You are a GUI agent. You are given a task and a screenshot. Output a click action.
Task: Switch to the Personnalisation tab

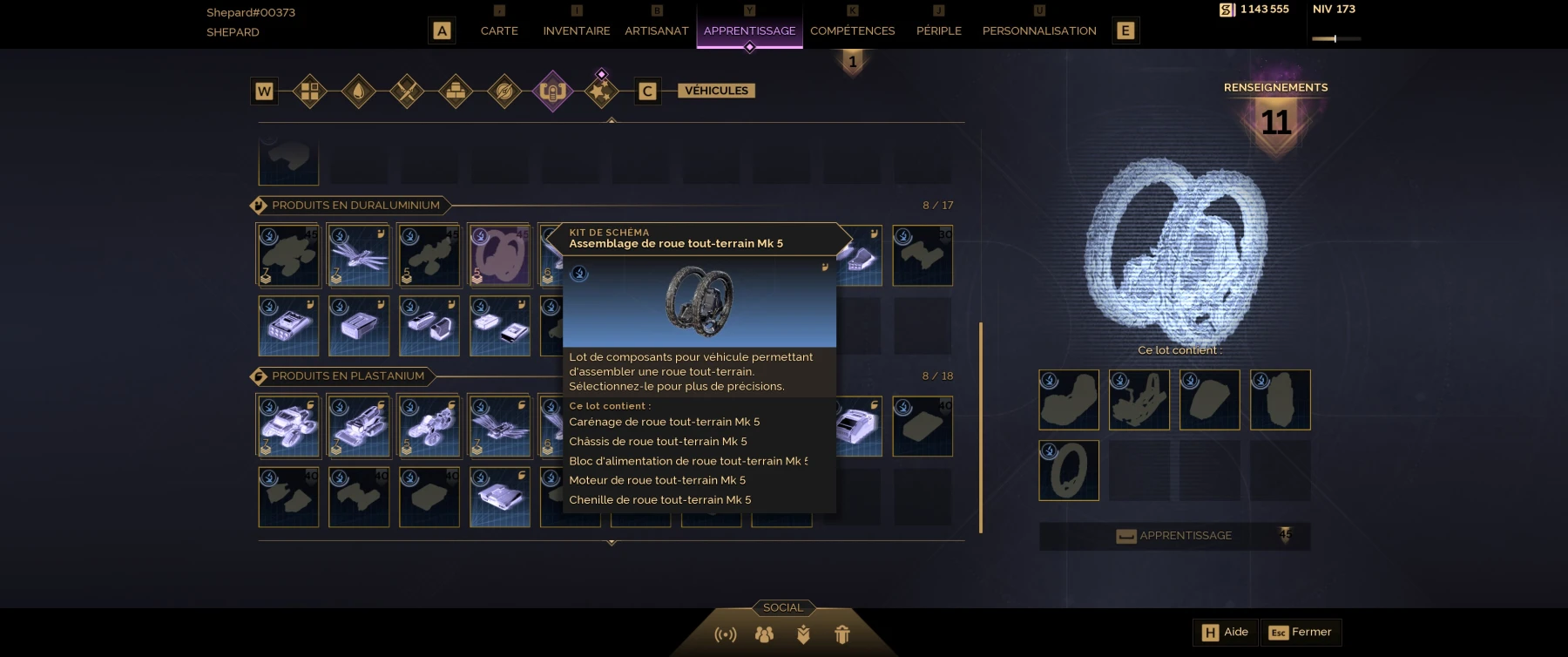tap(1038, 30)
